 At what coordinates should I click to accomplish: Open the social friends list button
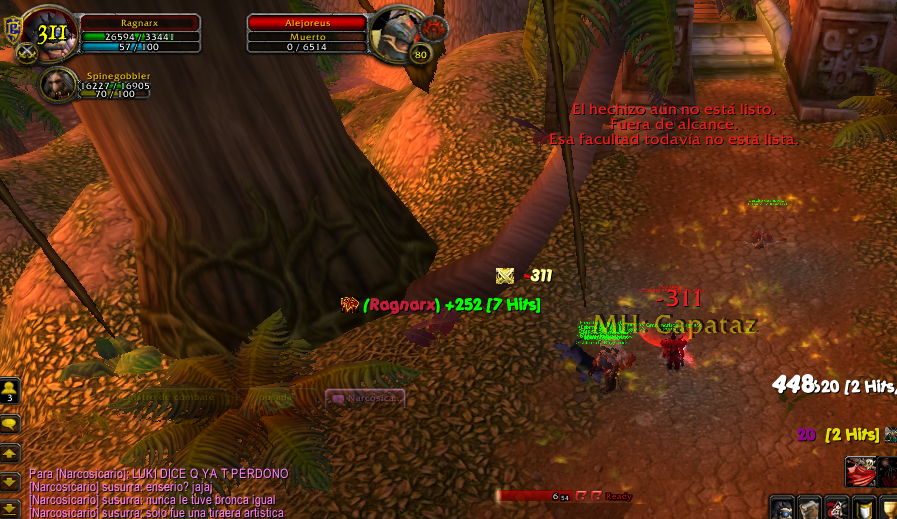pyautogui.click(x=10, y=390)
